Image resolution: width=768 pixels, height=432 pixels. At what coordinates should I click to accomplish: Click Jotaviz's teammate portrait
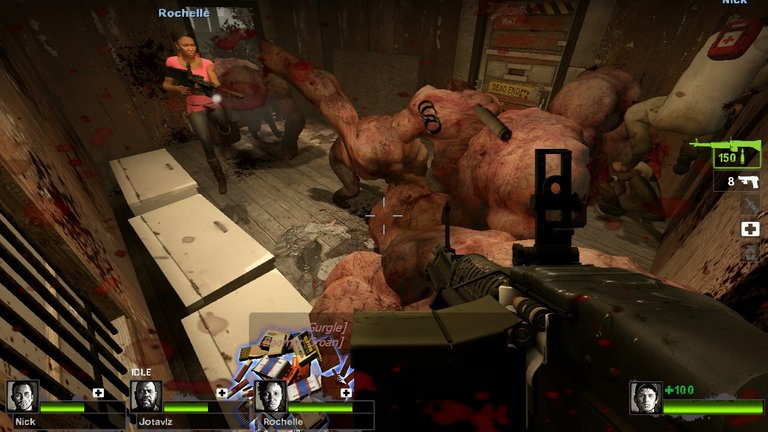click(x=146, y=397)
